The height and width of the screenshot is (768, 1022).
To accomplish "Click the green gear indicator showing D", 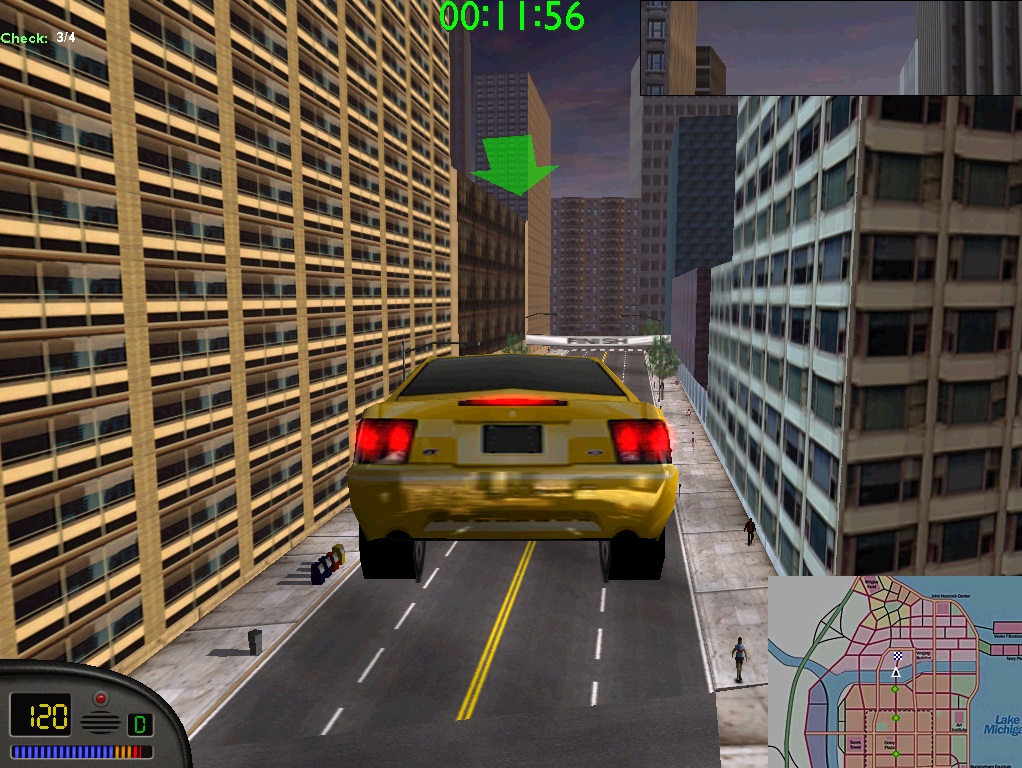I will (x=140, y=722).
